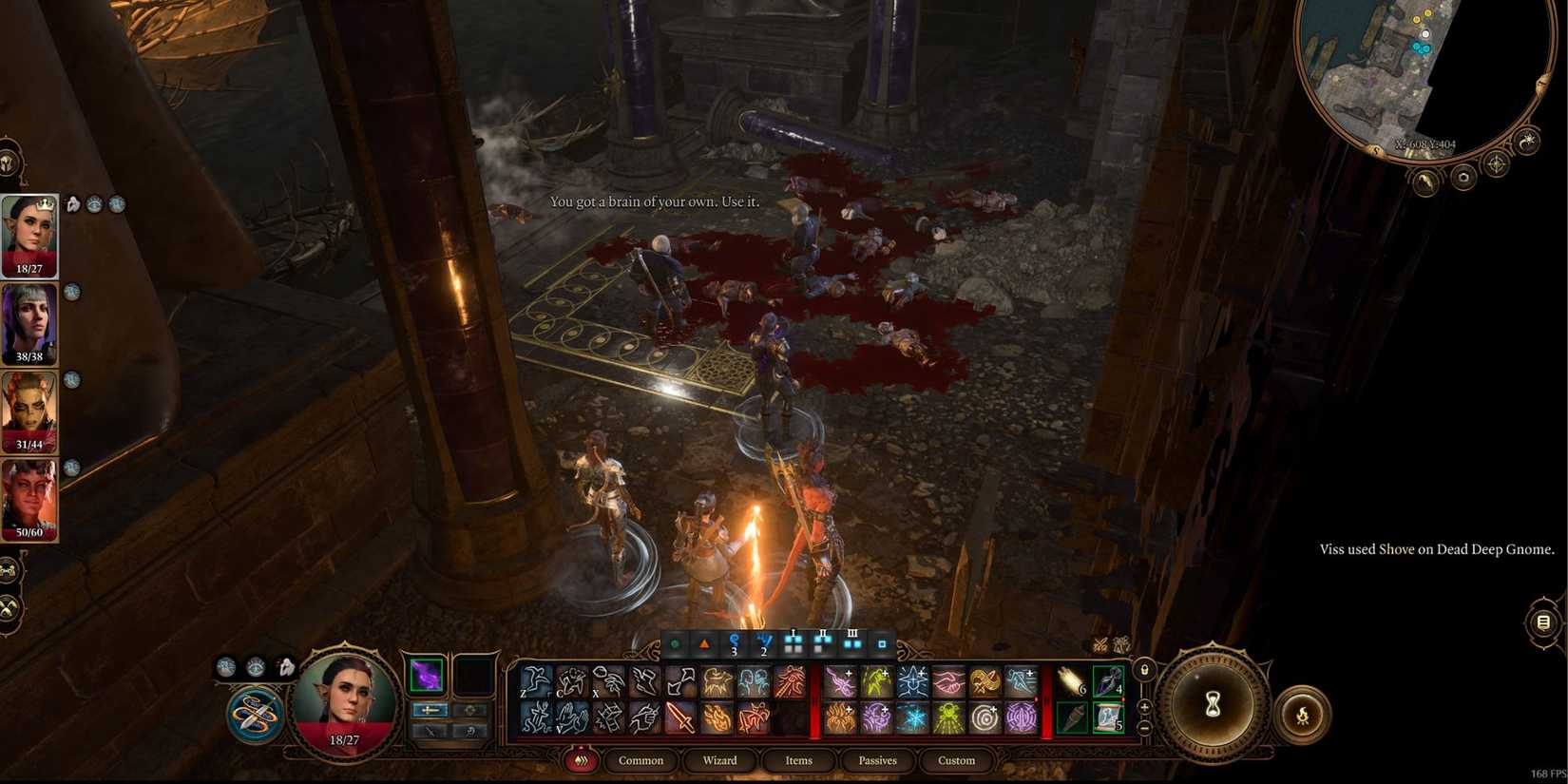
Task: Click plus to add a hotbar row
Action: click(1144, 706)
